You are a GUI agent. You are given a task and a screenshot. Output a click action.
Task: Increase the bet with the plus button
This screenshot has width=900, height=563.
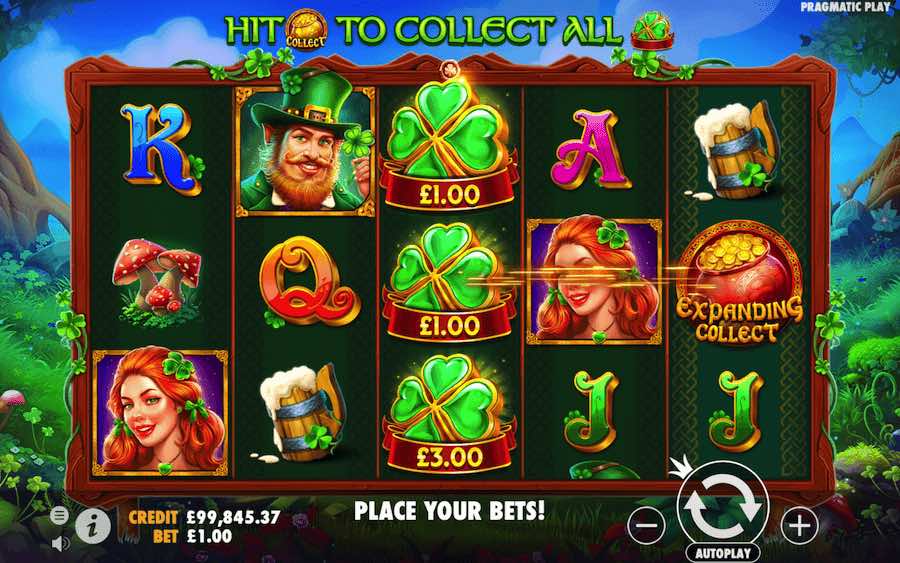tap(799, 522)
